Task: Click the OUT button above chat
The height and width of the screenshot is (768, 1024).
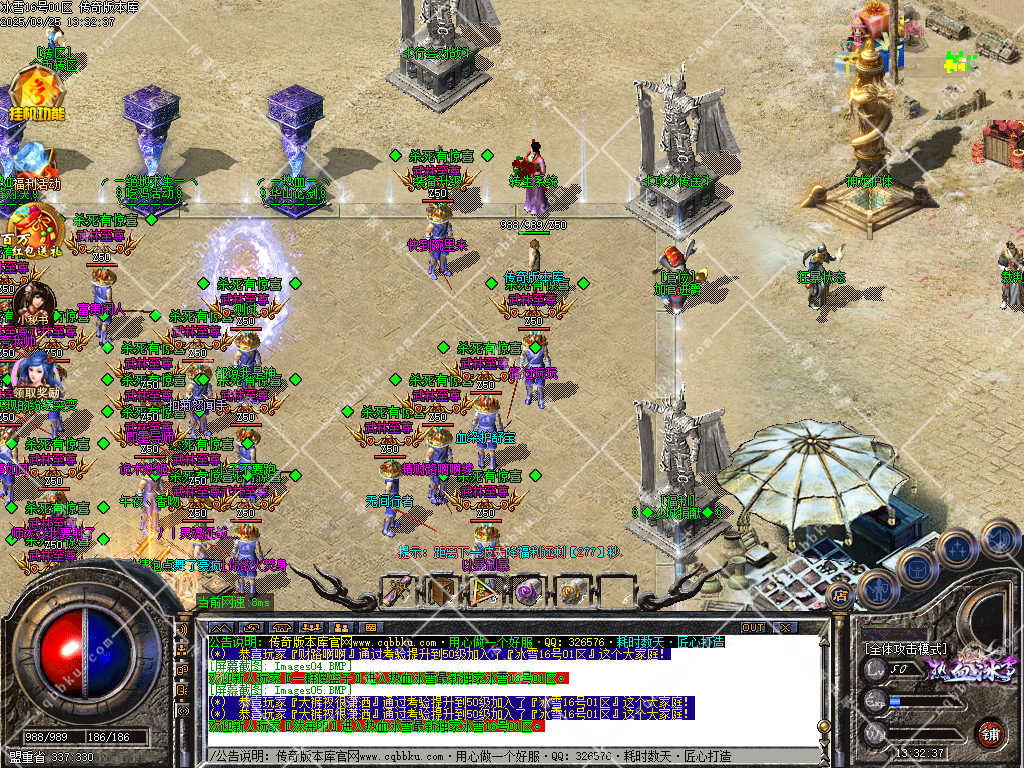Action: coord(753,627)
